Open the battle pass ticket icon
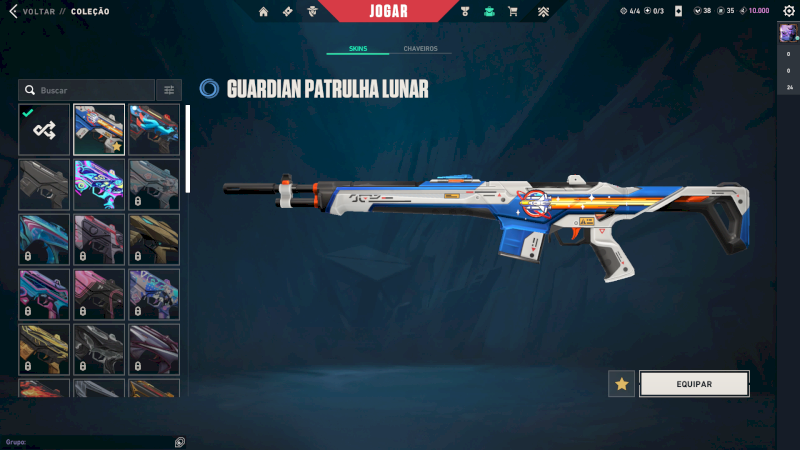This screenshot has height=450, width=800. 287,12
